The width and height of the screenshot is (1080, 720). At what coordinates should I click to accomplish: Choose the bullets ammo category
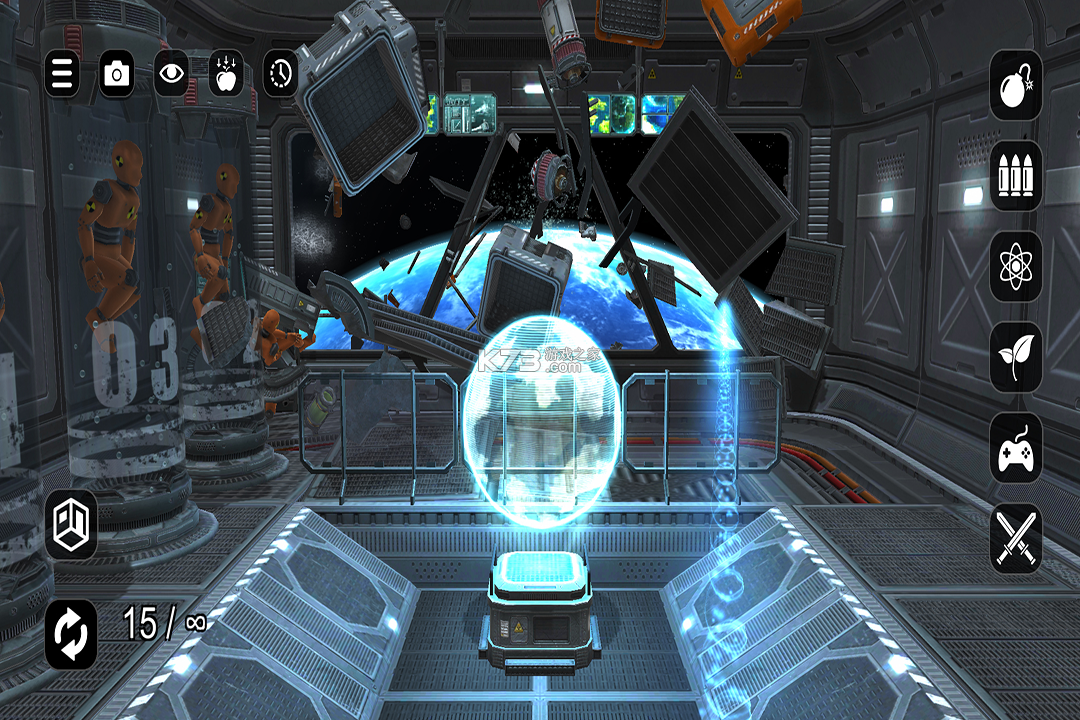(1016, 175)
